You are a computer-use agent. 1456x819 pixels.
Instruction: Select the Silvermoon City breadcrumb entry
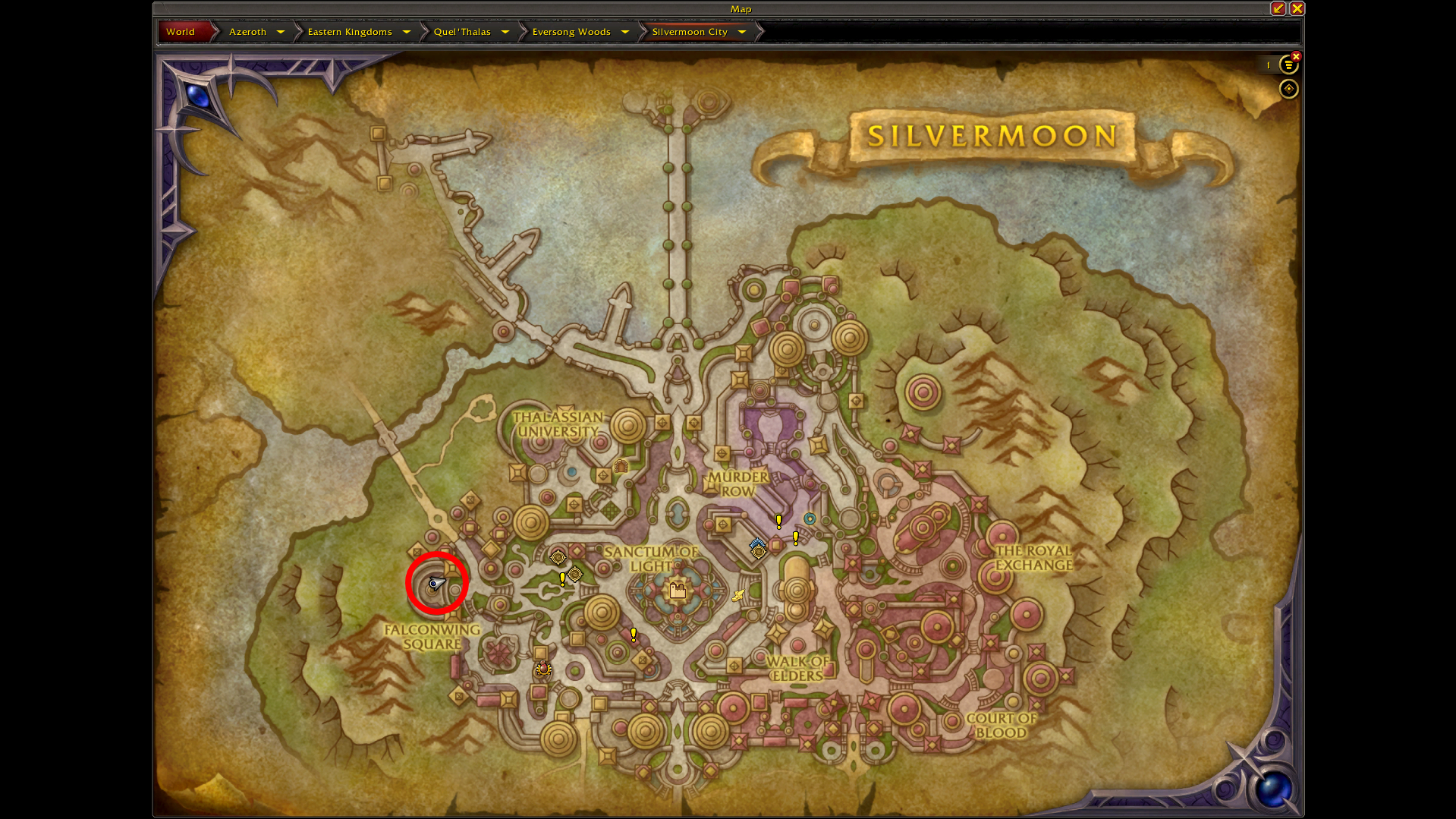tap(690, 31)
